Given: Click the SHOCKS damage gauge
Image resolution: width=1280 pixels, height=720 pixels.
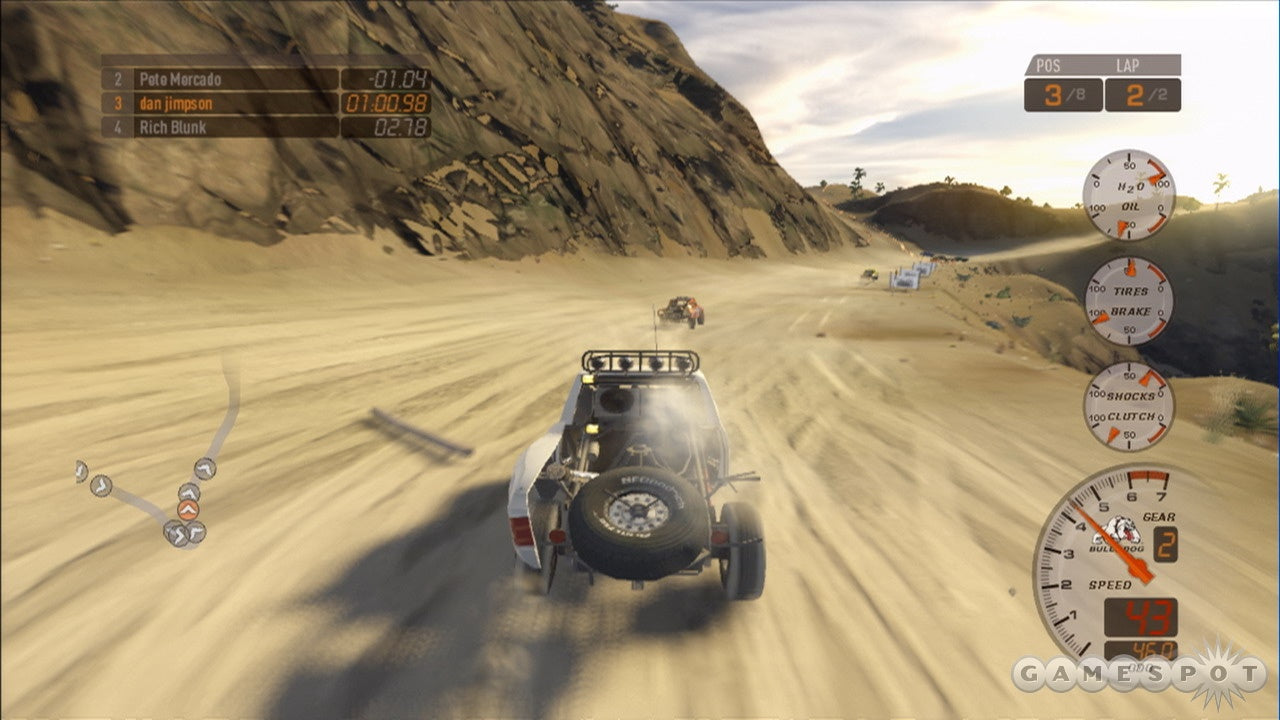Looking at the screenshot, I should [1129, 395].
